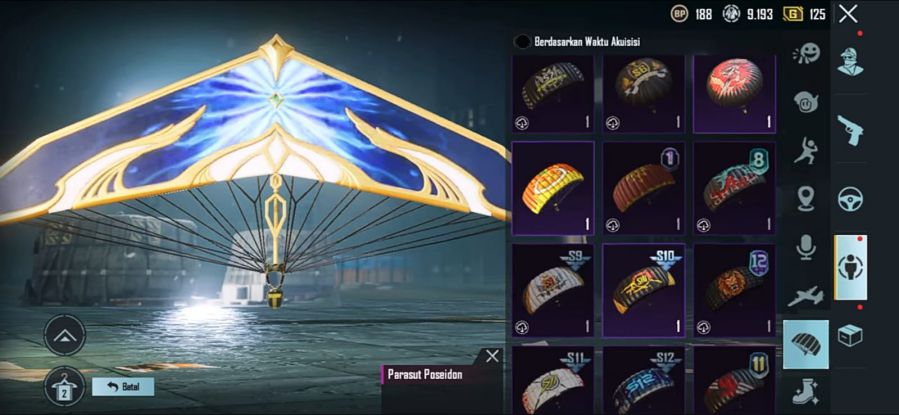Viewport: 899px width, 415px height.
Task: Select the Season 8 parachute skin
Action: pyautogui.click(x=734, y=187)
